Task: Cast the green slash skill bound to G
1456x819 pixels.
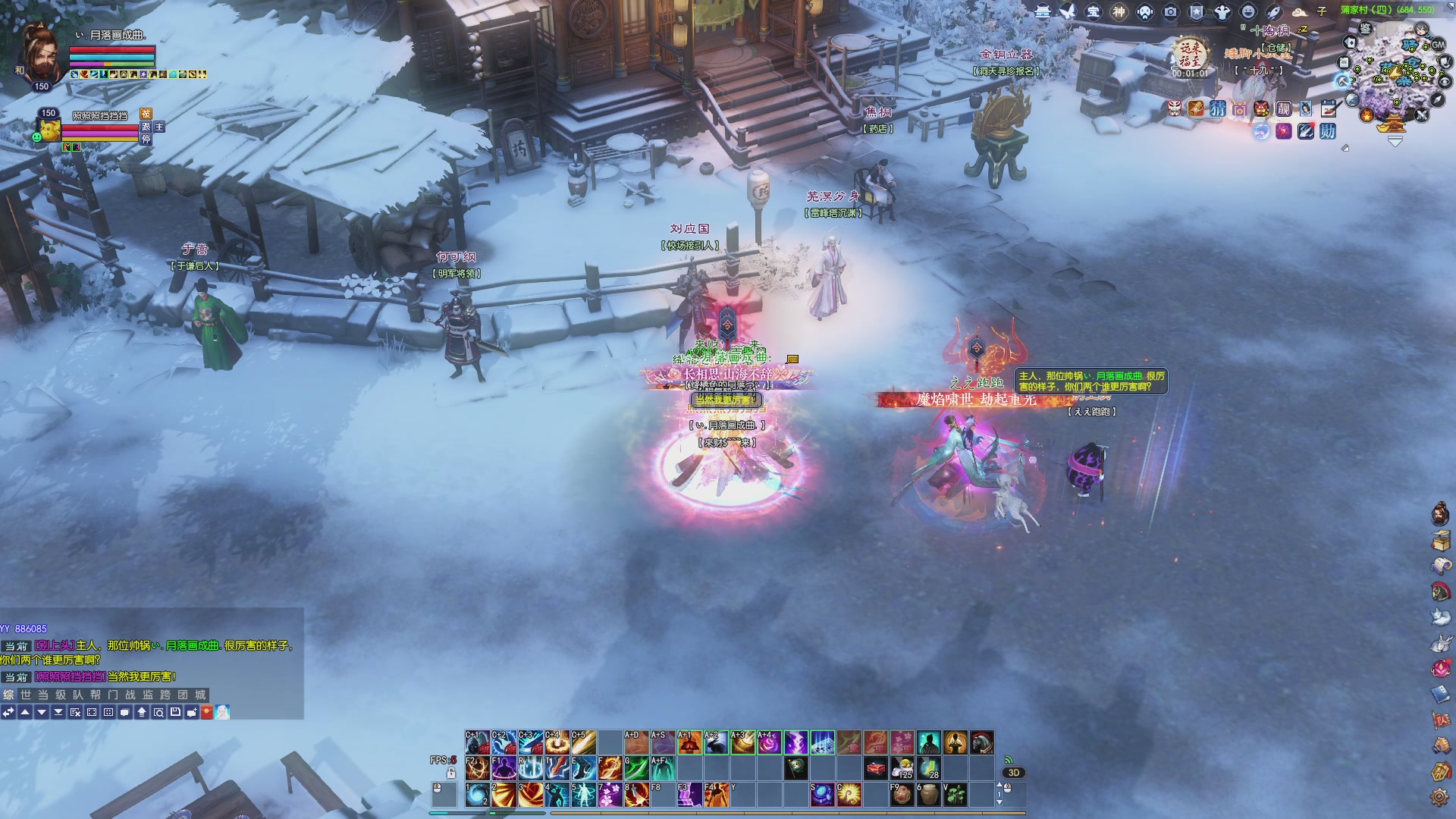Action: pos(635,768)
